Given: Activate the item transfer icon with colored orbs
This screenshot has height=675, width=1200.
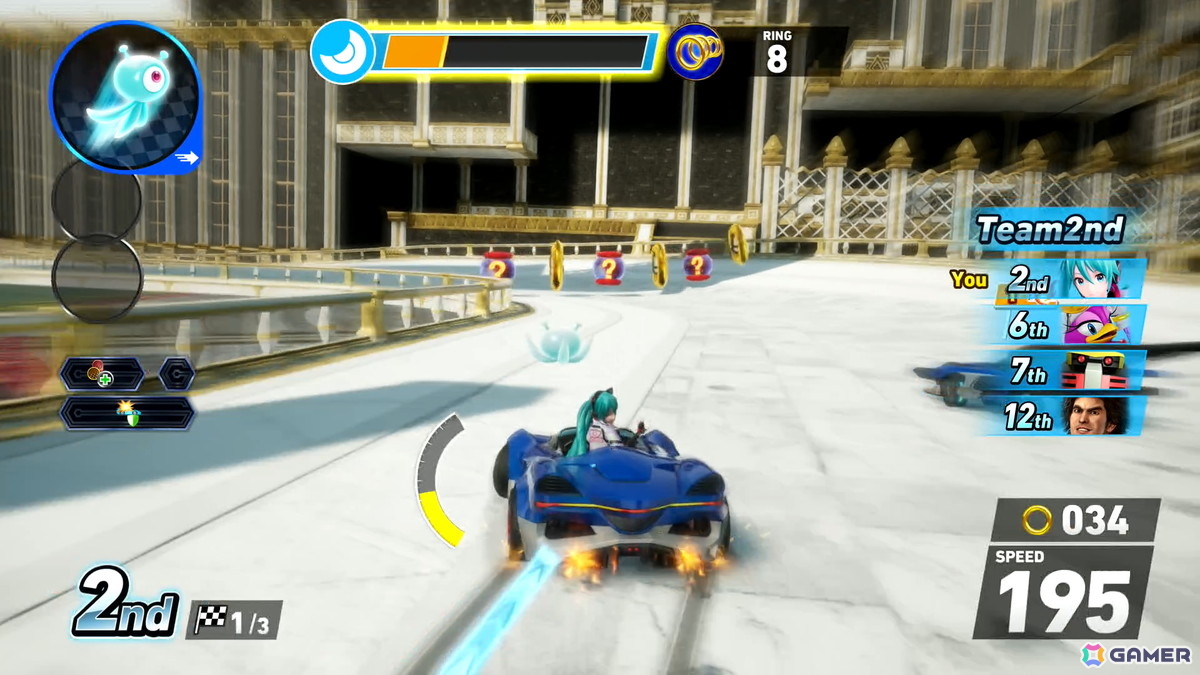Looking at the screenshot, I should coord(101,375).
